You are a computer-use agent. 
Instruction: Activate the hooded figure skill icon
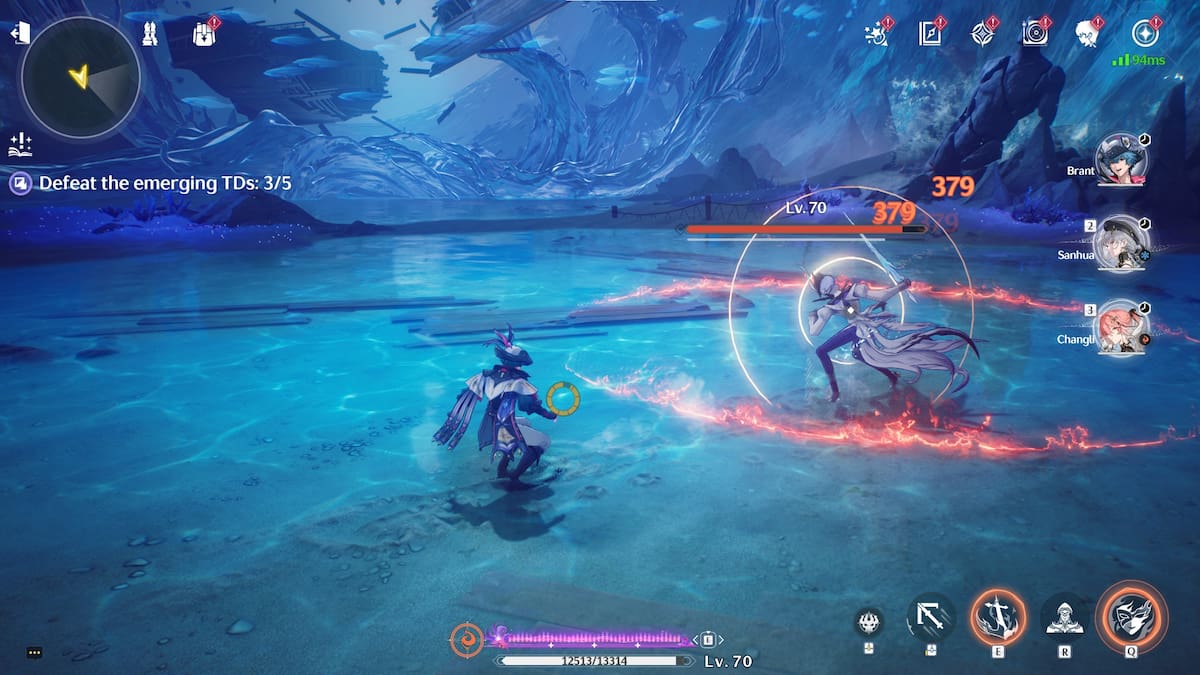coord(1063,616)
